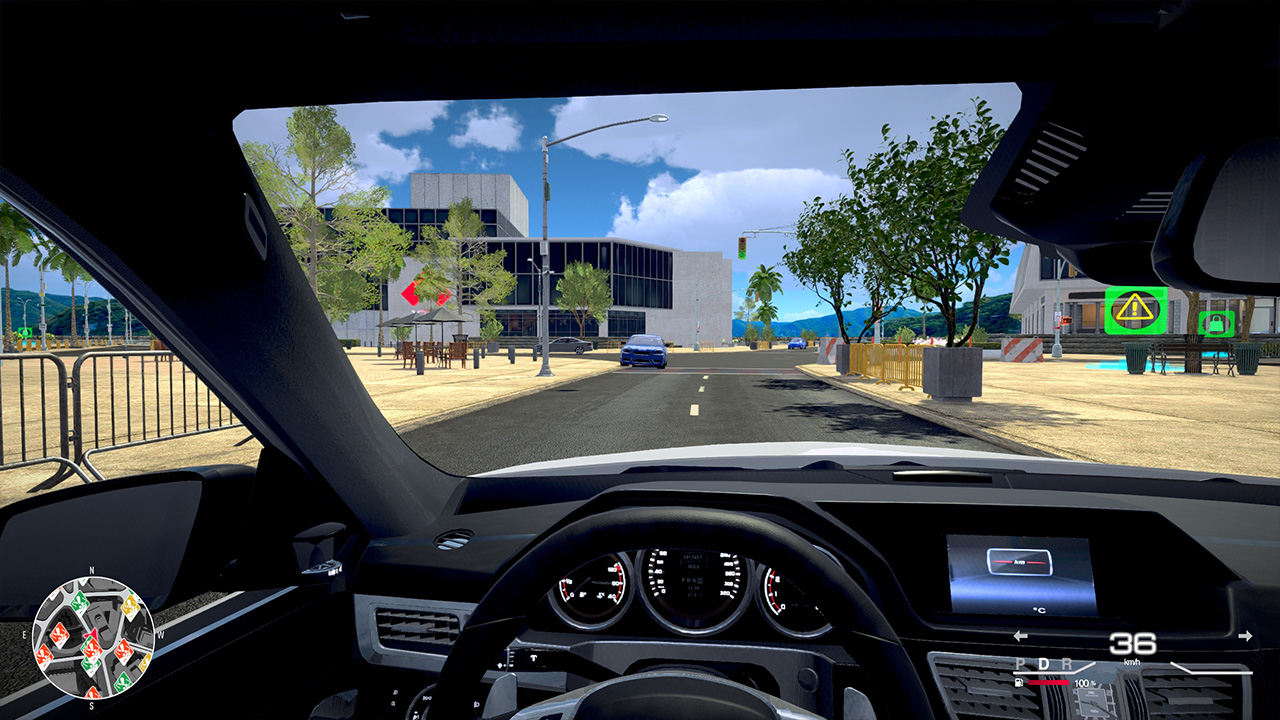The height and width of the screenshot is (720, 1280).
Task: Click the red fuel level bar
Action: click(x=1048, y=682)
